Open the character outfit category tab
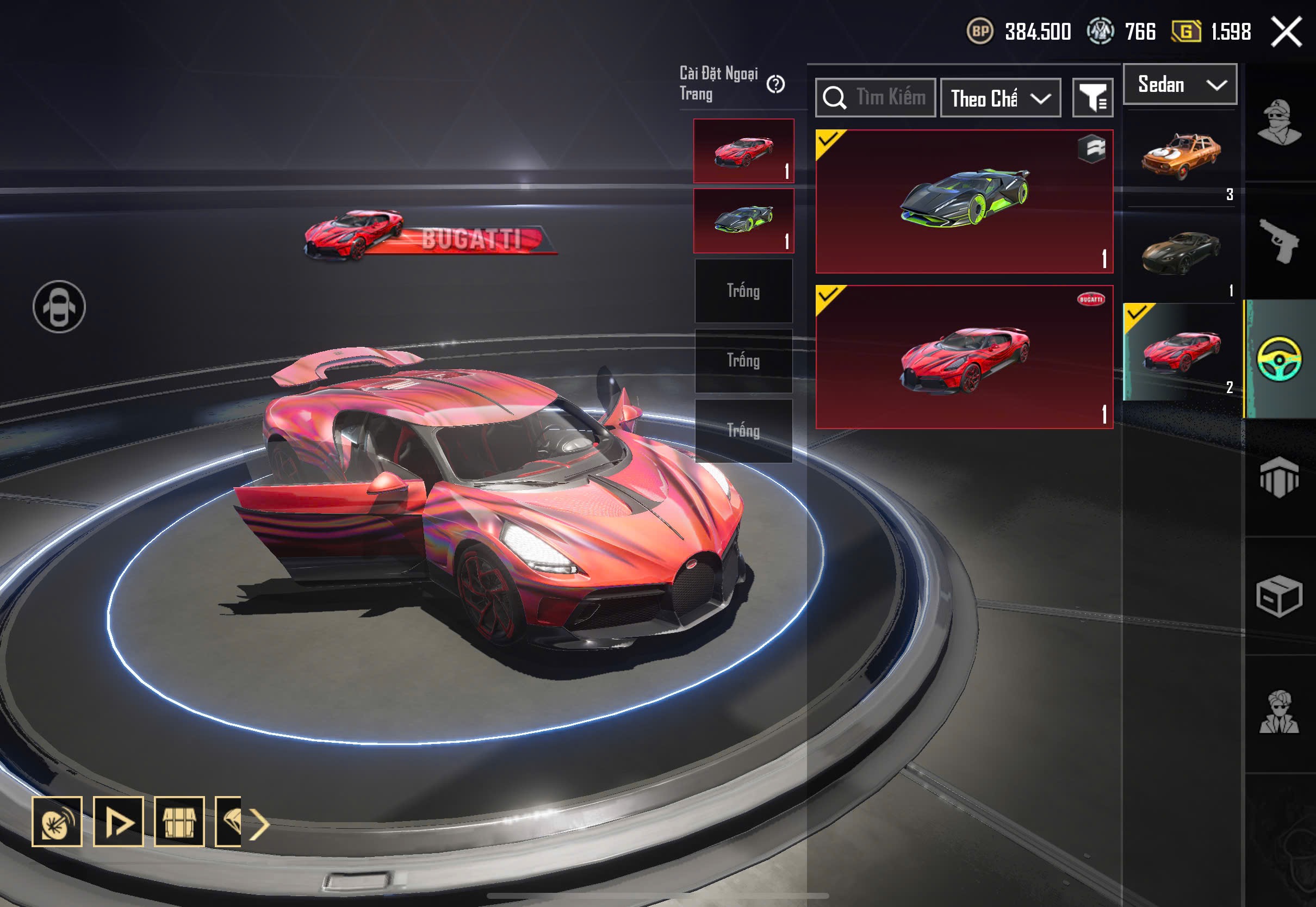 [1279, 122]
